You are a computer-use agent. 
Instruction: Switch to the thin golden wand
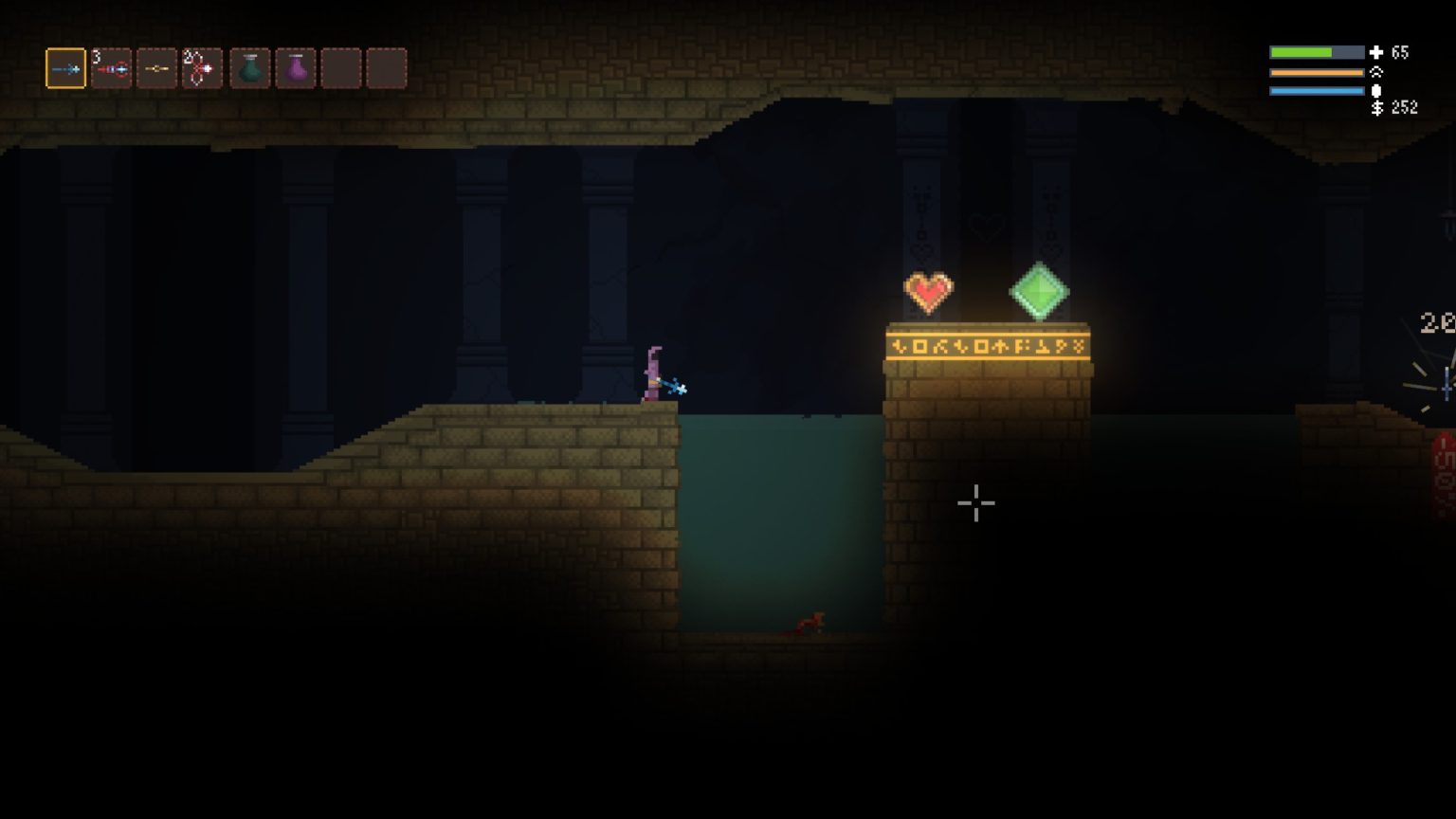click(x=156, y=68)
